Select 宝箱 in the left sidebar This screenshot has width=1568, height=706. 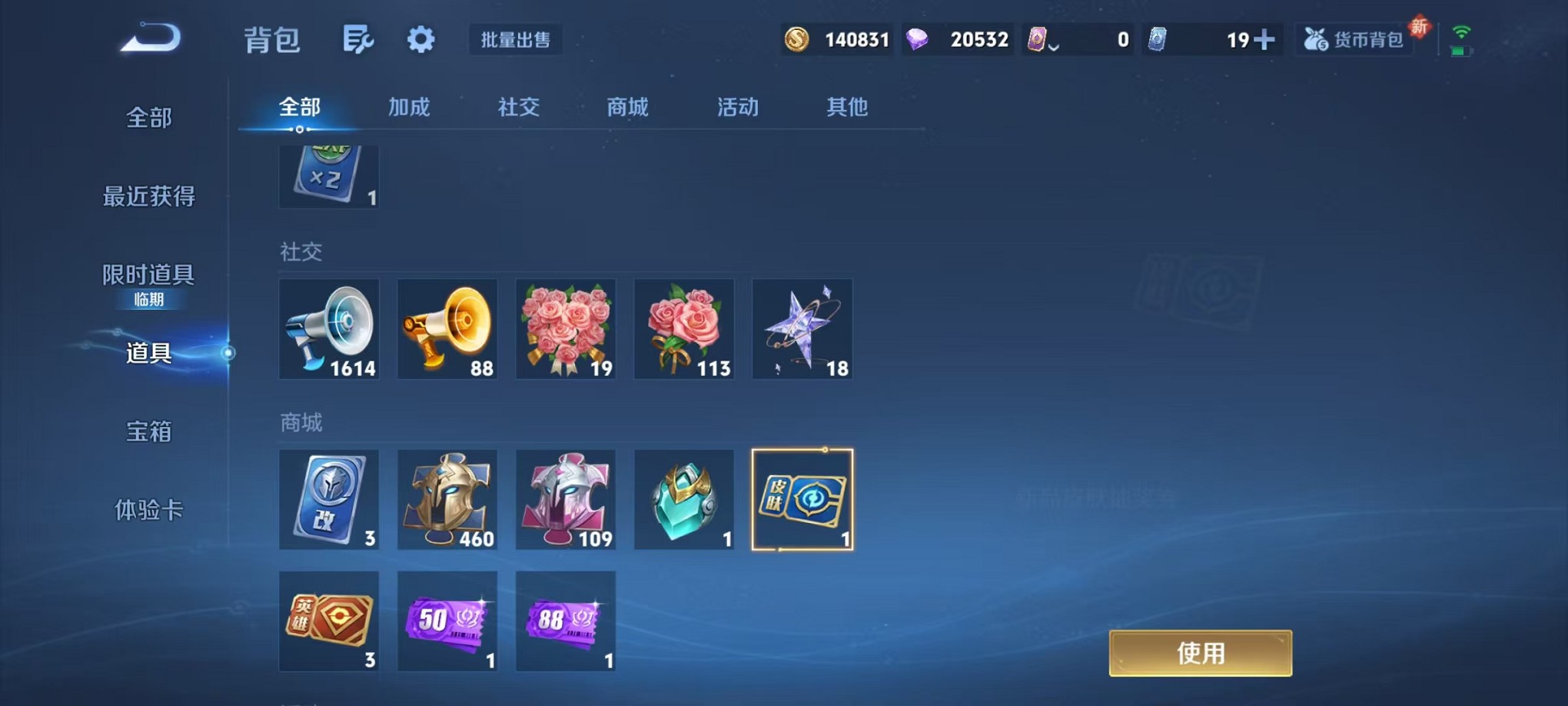tap(148, 432)
